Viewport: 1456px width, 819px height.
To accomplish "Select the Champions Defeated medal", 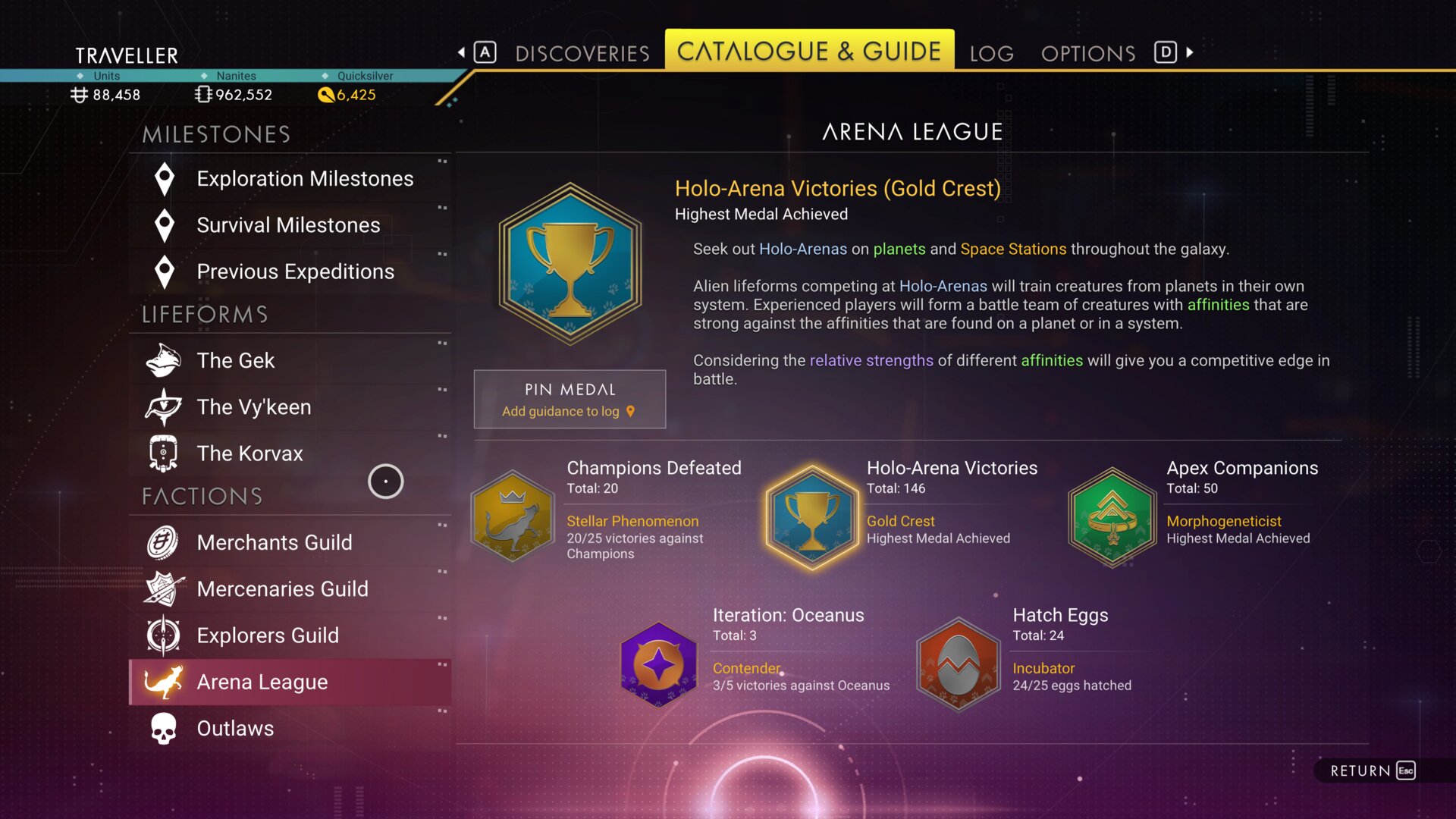I will tap(513, 516).
